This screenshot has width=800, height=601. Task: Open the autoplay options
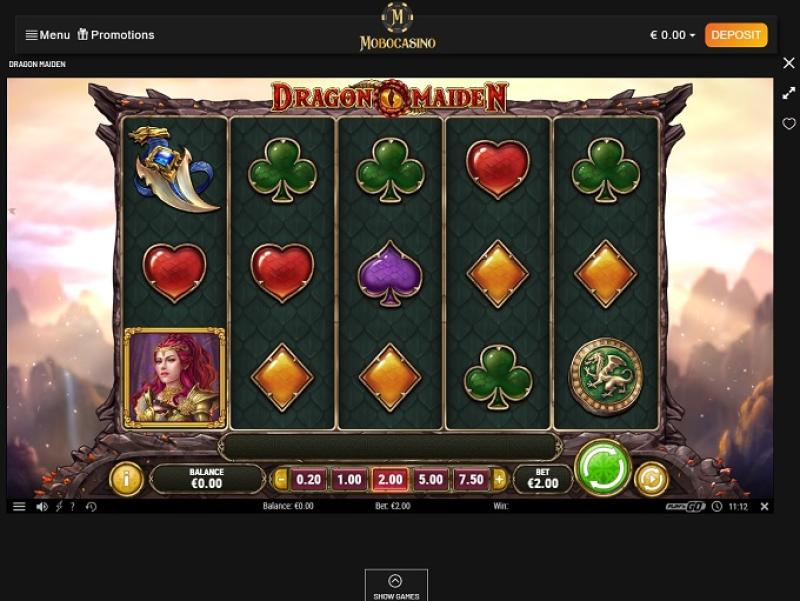click(651, 479)
